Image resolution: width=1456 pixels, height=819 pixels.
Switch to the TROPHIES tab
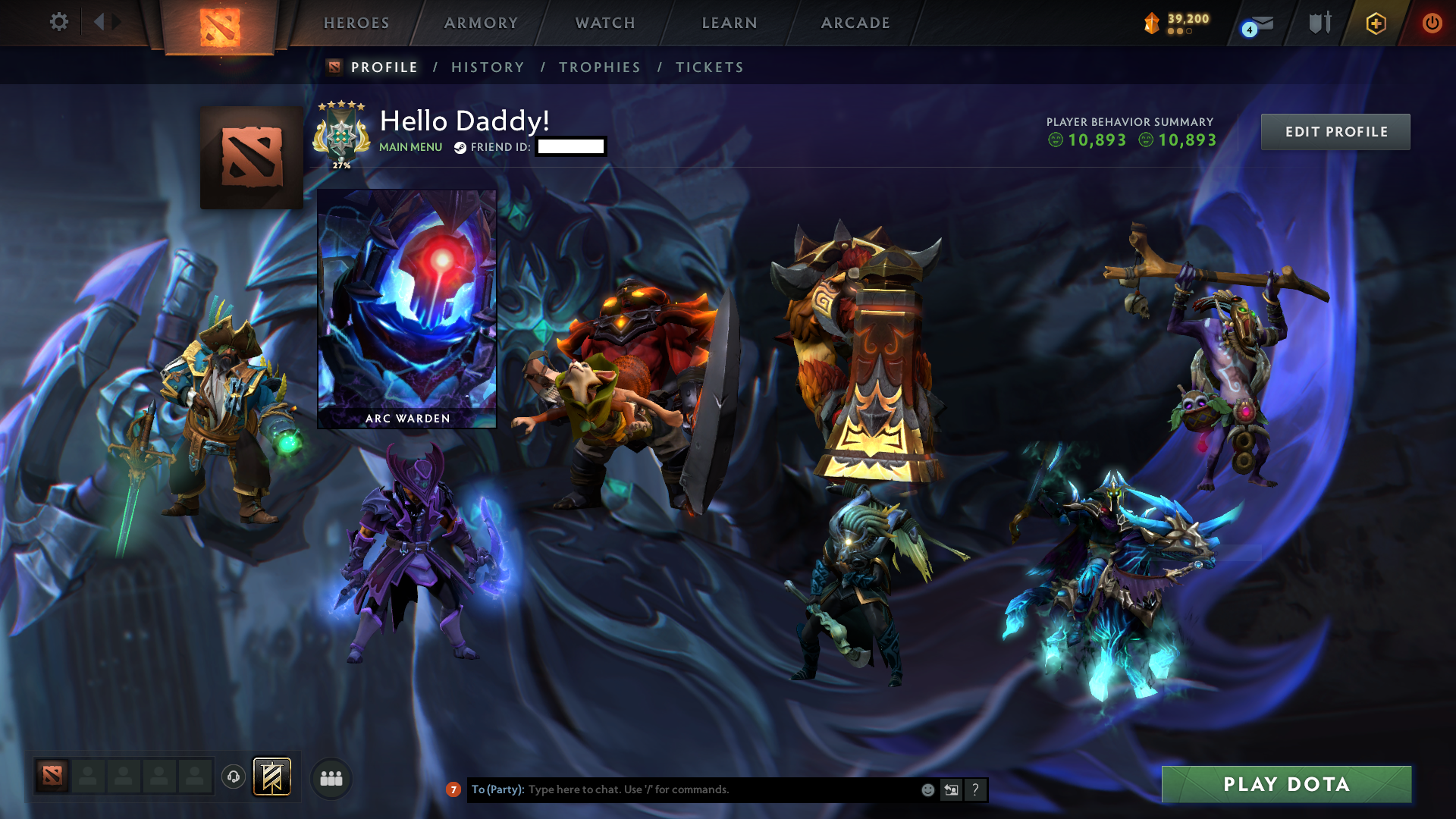point(599,67)
